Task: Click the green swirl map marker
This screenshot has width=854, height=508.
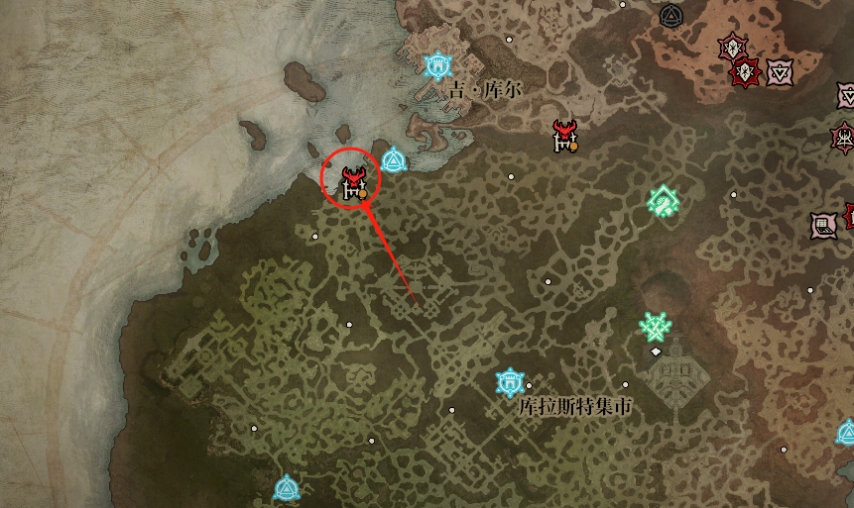Action: tap(663, 201)
